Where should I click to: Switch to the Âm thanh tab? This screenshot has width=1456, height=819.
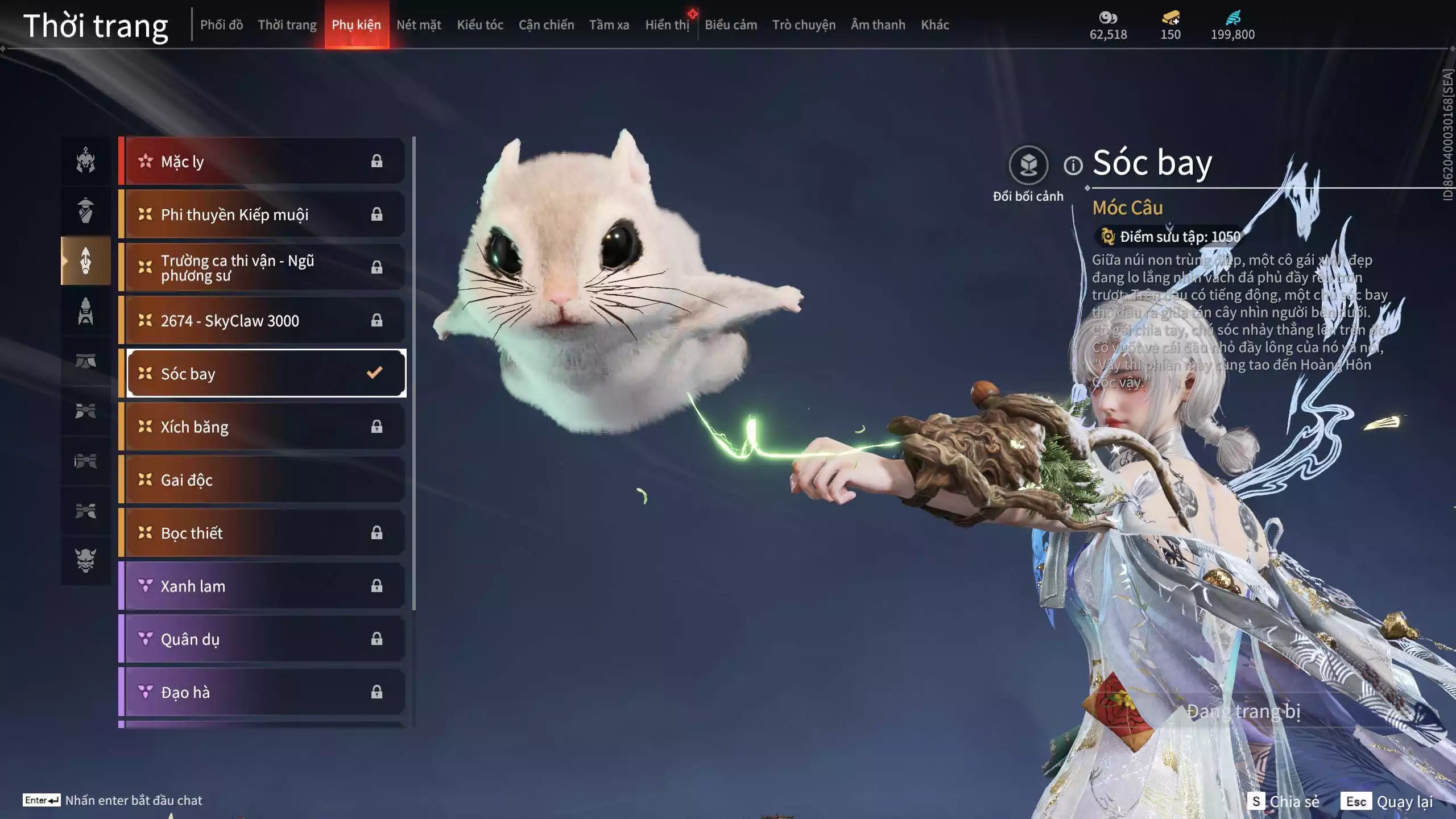[878, 25]
